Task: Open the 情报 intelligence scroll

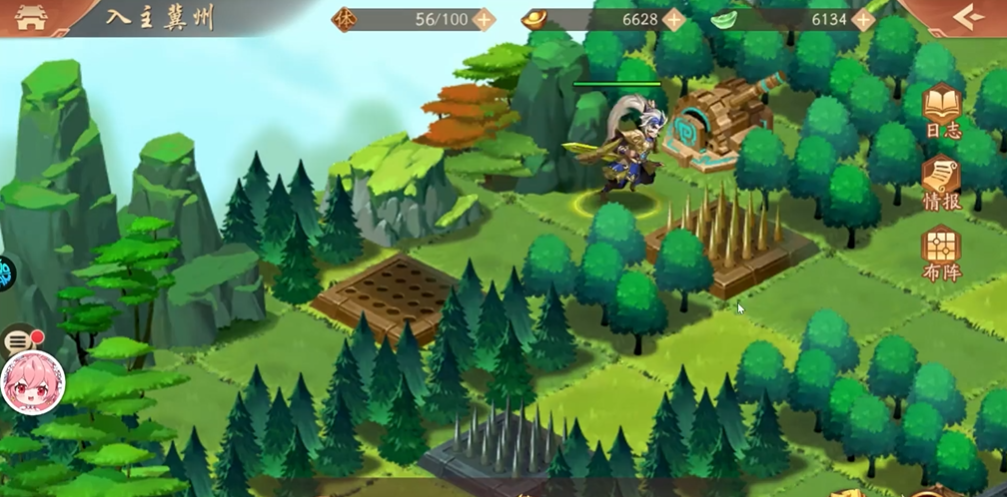Action: [x=941, y=182]
